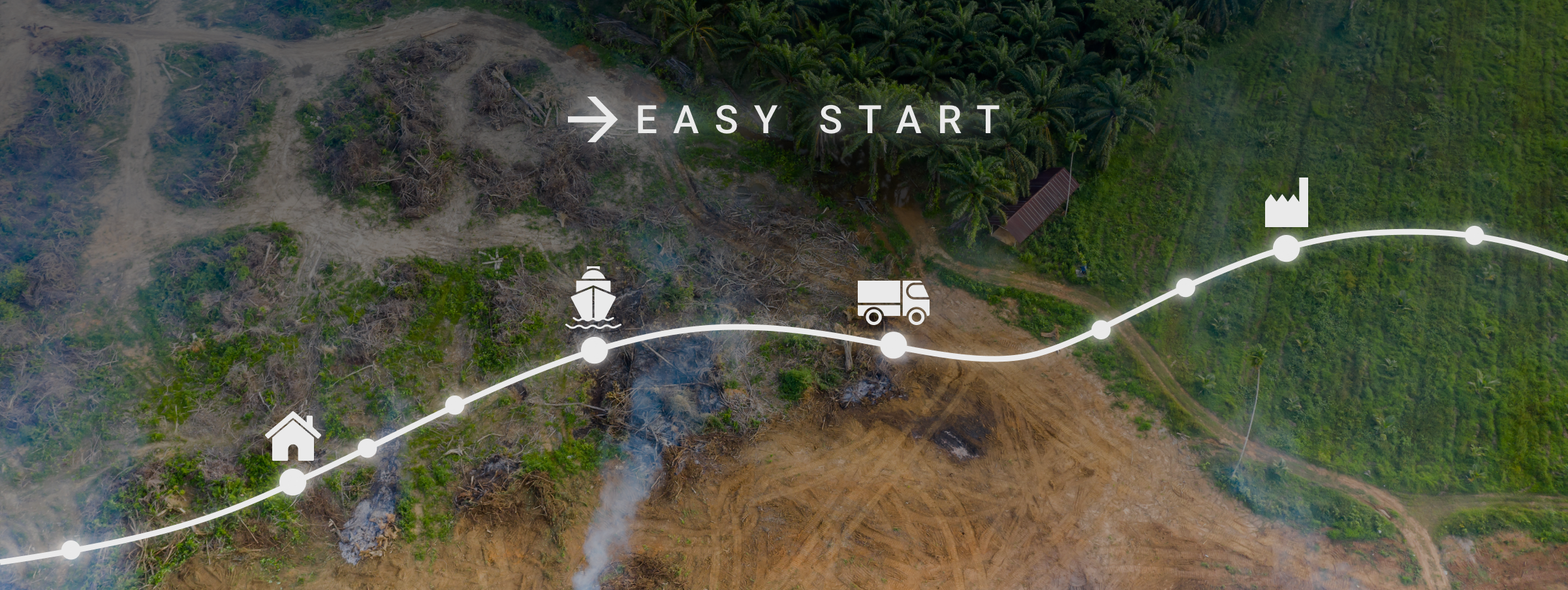Open the factory icon stage
The width and height of the screenshot is (1568, 590).
tap(1287, 203)
